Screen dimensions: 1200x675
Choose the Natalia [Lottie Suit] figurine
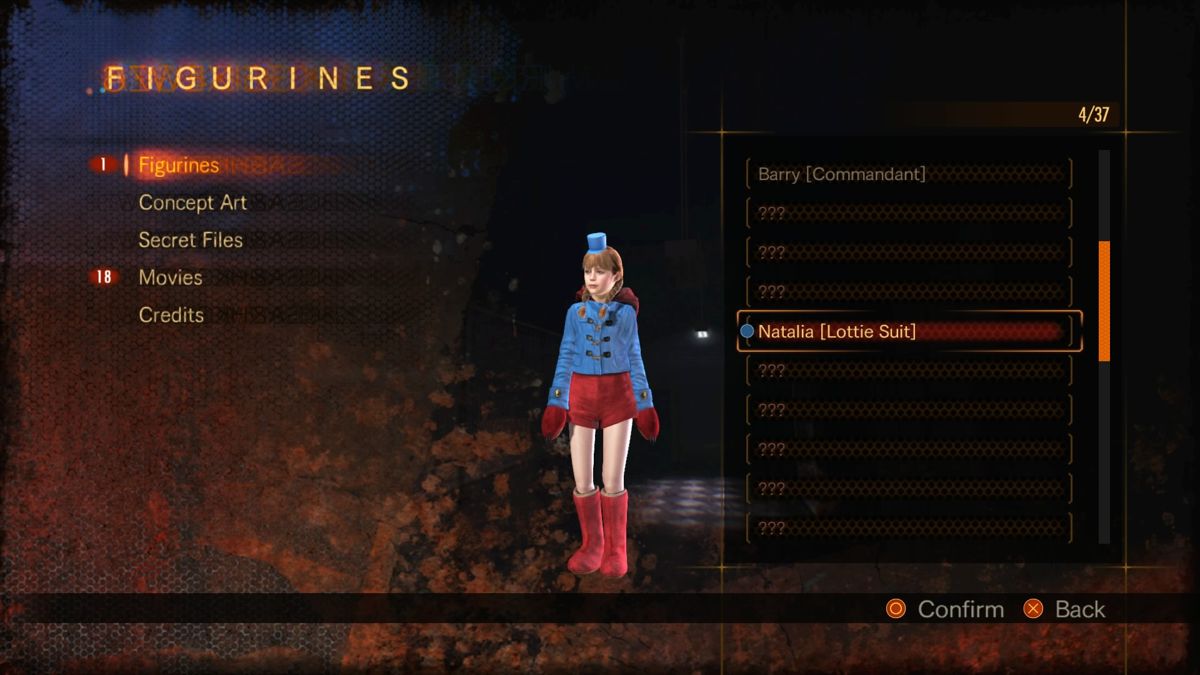click(x=908, y=331)
